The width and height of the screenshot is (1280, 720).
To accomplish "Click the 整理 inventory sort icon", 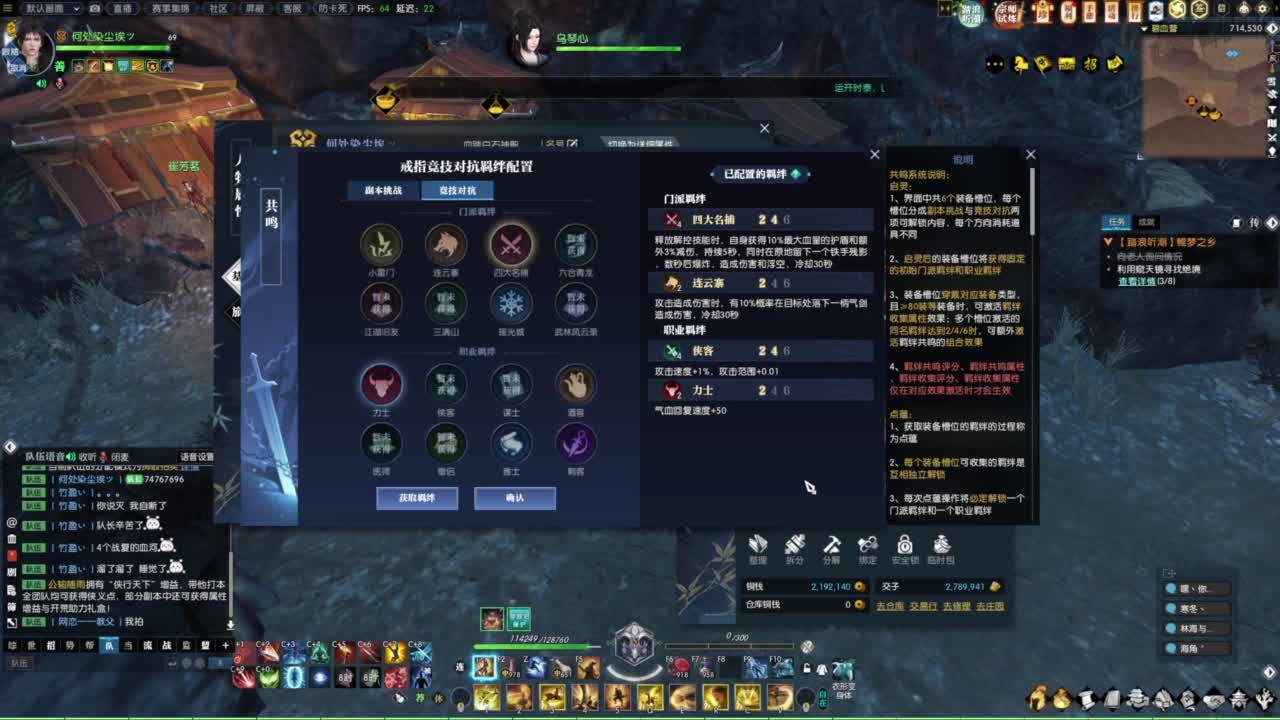I will [757, 548].
